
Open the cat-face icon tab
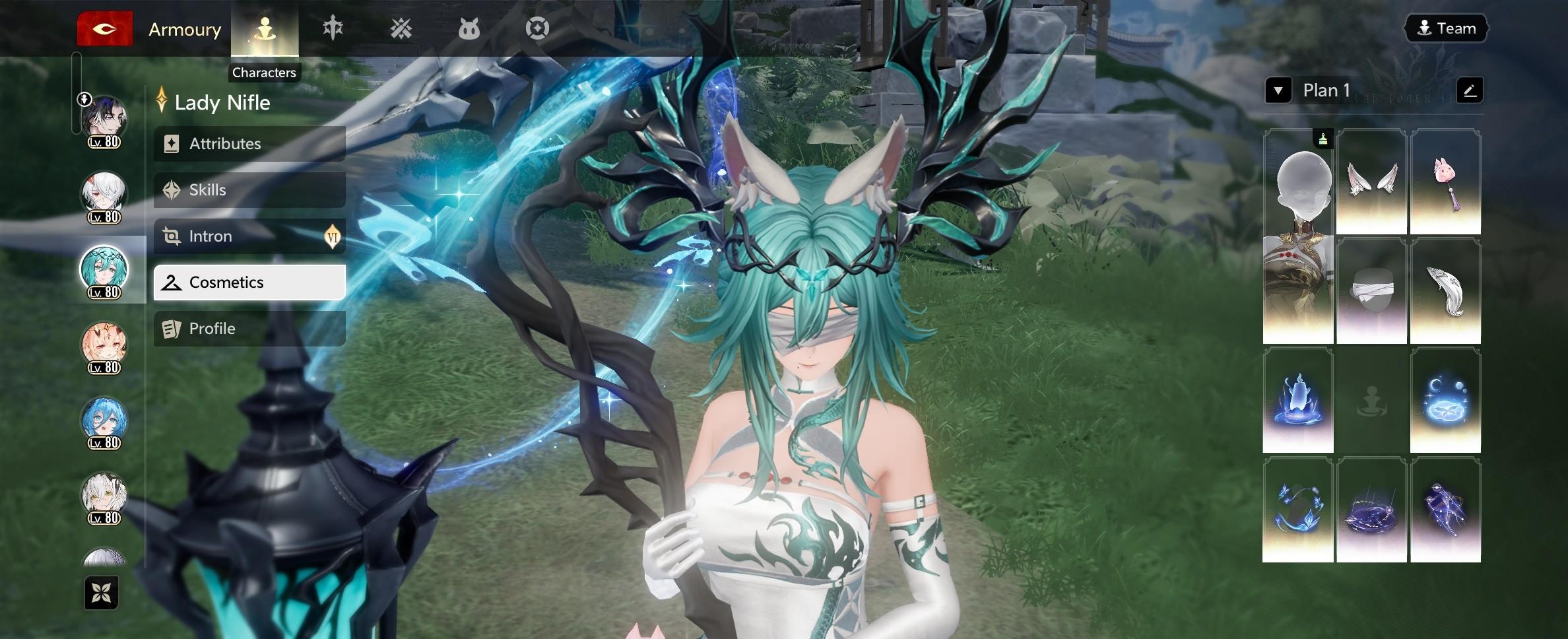469,29
